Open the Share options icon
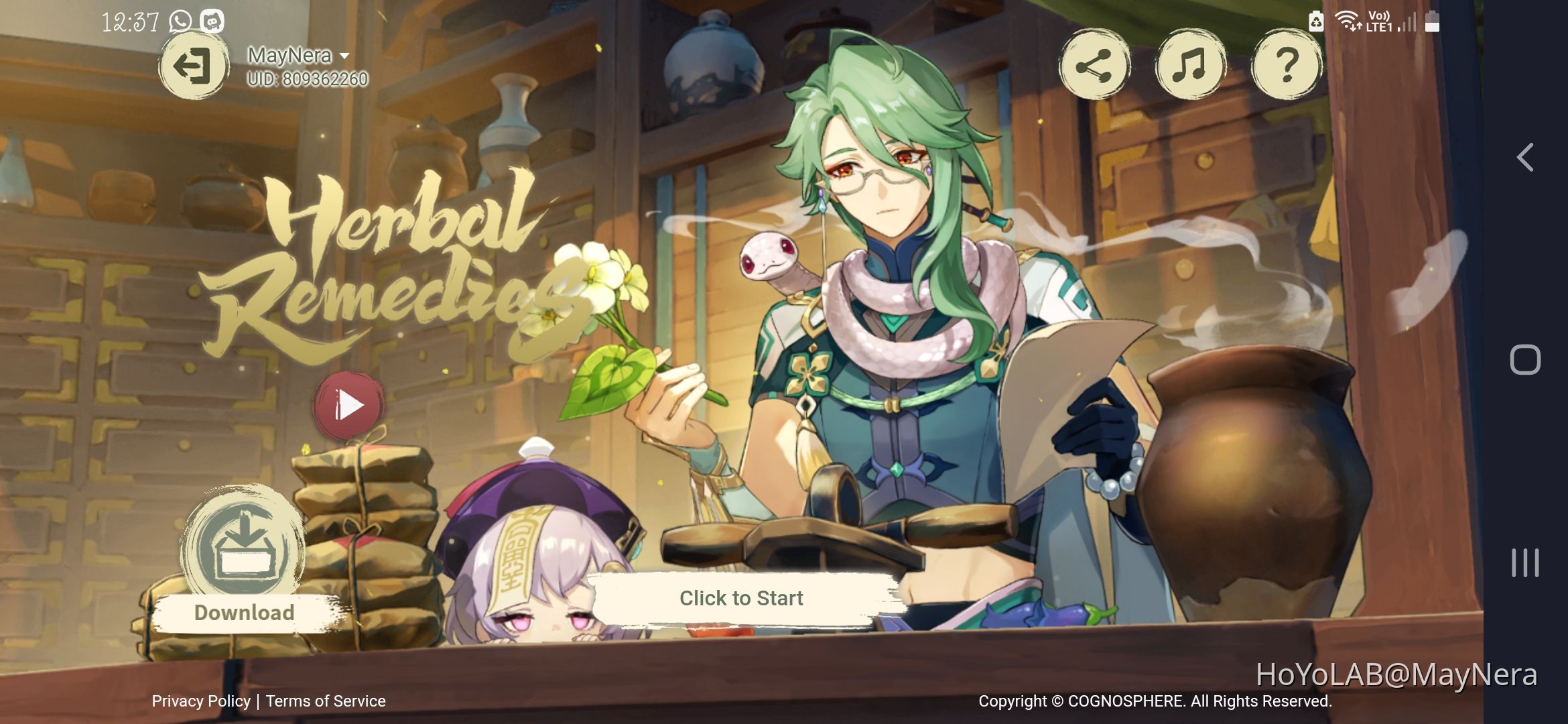The image size is (1568, 724). point(1096,66)
